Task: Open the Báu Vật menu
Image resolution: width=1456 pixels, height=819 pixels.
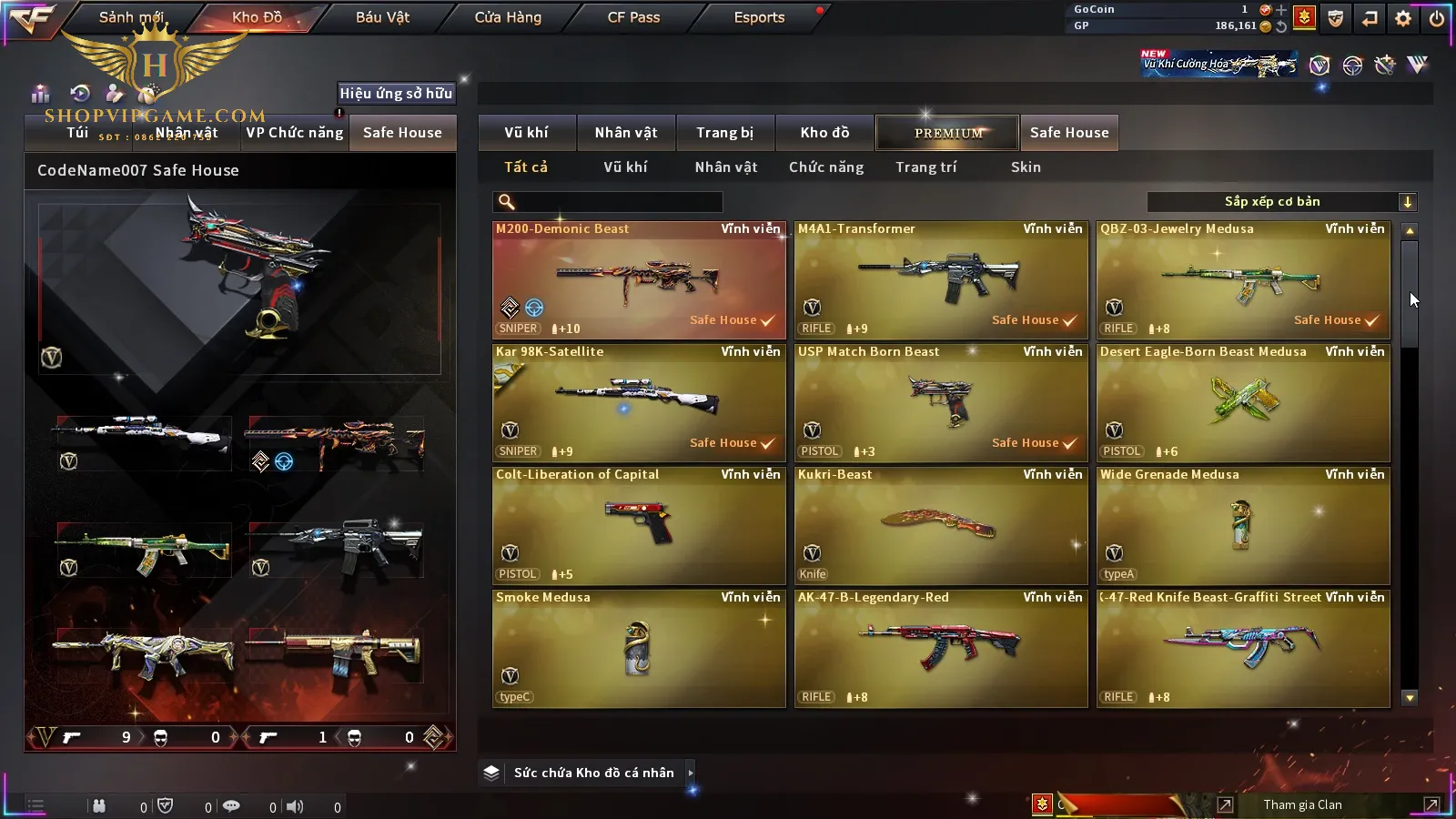Action: tap(382, 17)
